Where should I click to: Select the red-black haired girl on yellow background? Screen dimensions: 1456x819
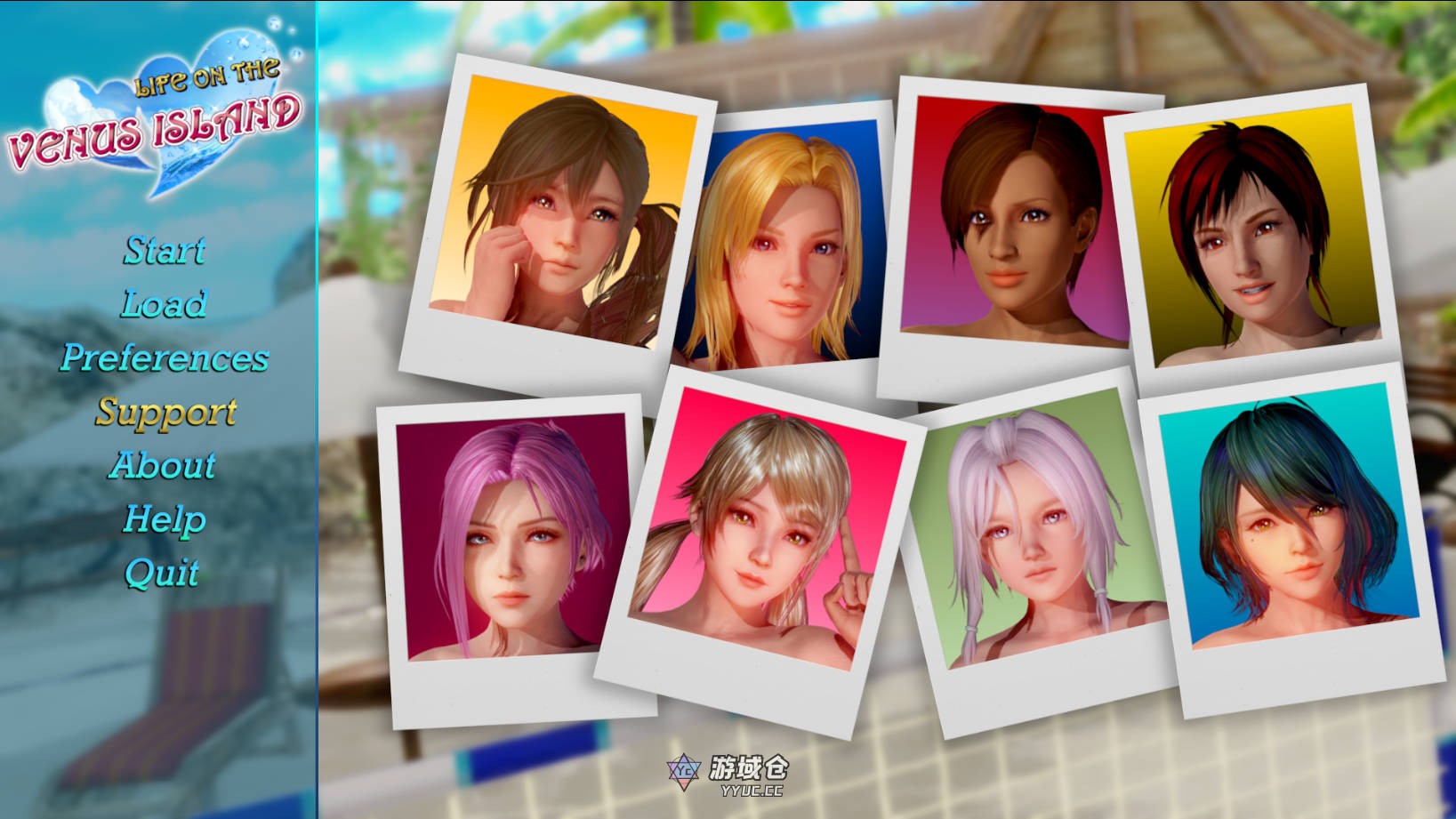coord(1250,231)
